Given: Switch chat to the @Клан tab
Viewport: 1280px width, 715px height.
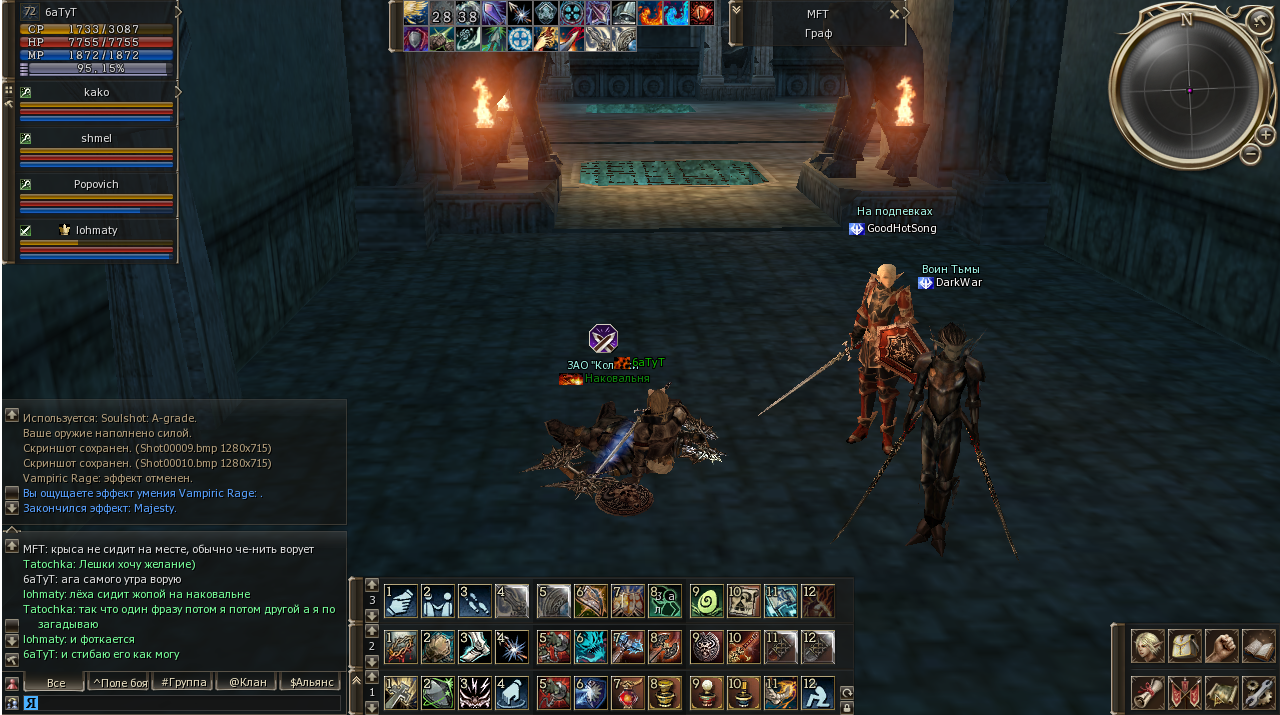Looking at the screenshot, I should tap(246, 683).
